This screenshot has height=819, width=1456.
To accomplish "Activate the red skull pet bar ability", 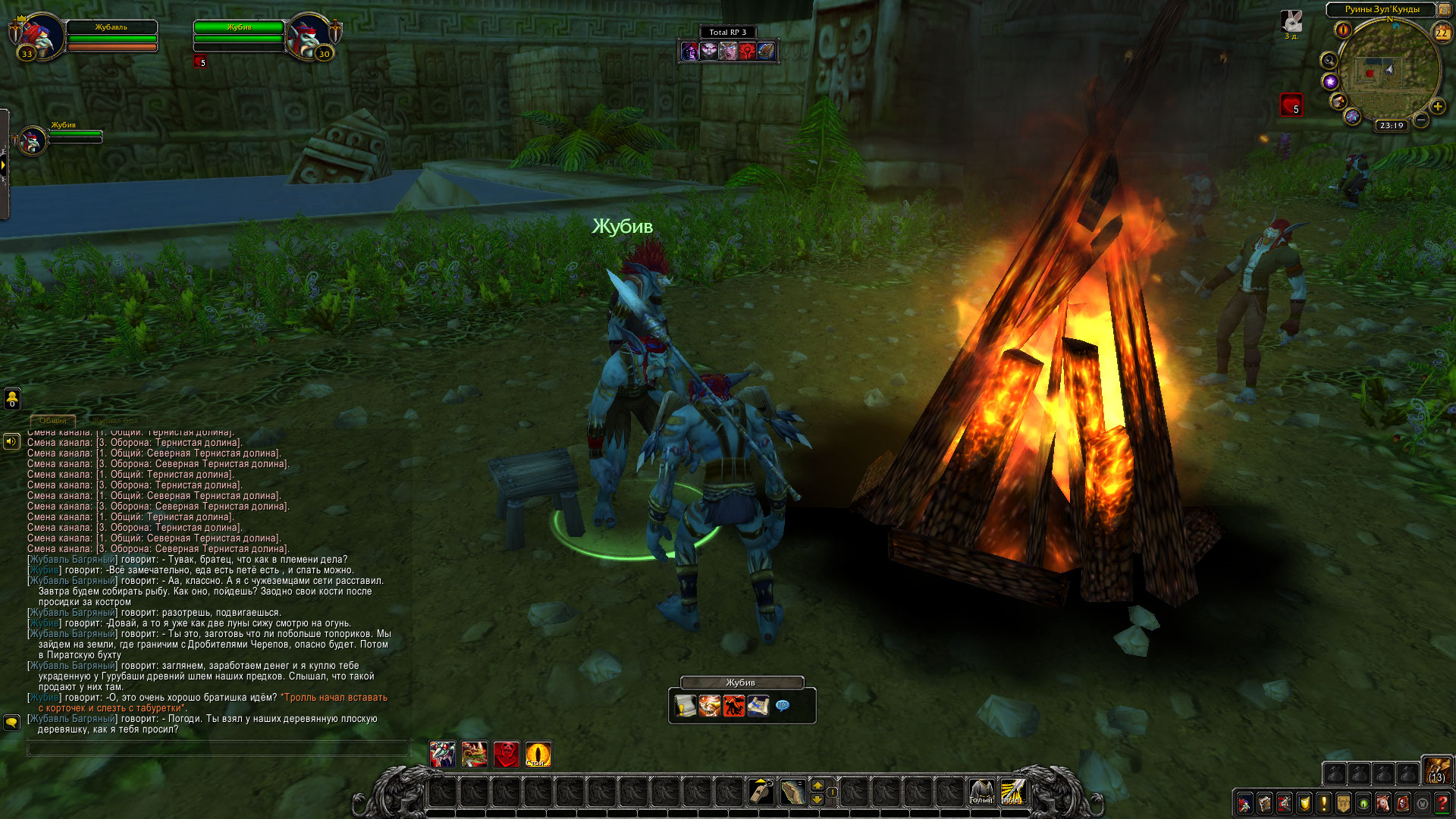I will click(x=506, y=755).
